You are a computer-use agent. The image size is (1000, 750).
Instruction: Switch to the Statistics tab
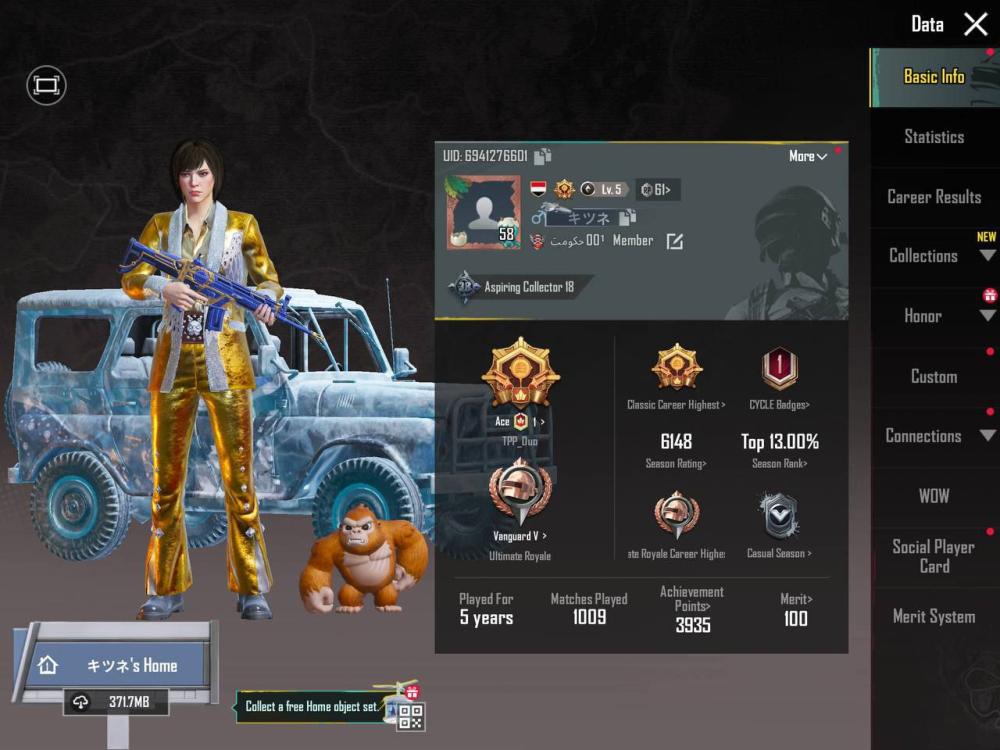click(934, 137)
